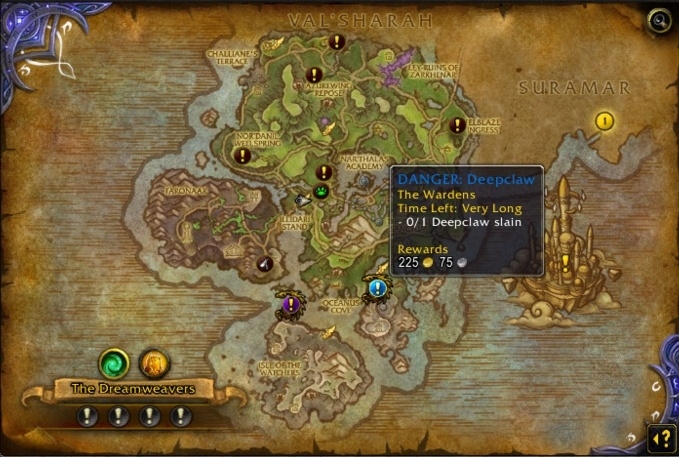Click the Deepclaw blue elite world quest marker
This screenshot has width=679, height=457.
[377, 288]
